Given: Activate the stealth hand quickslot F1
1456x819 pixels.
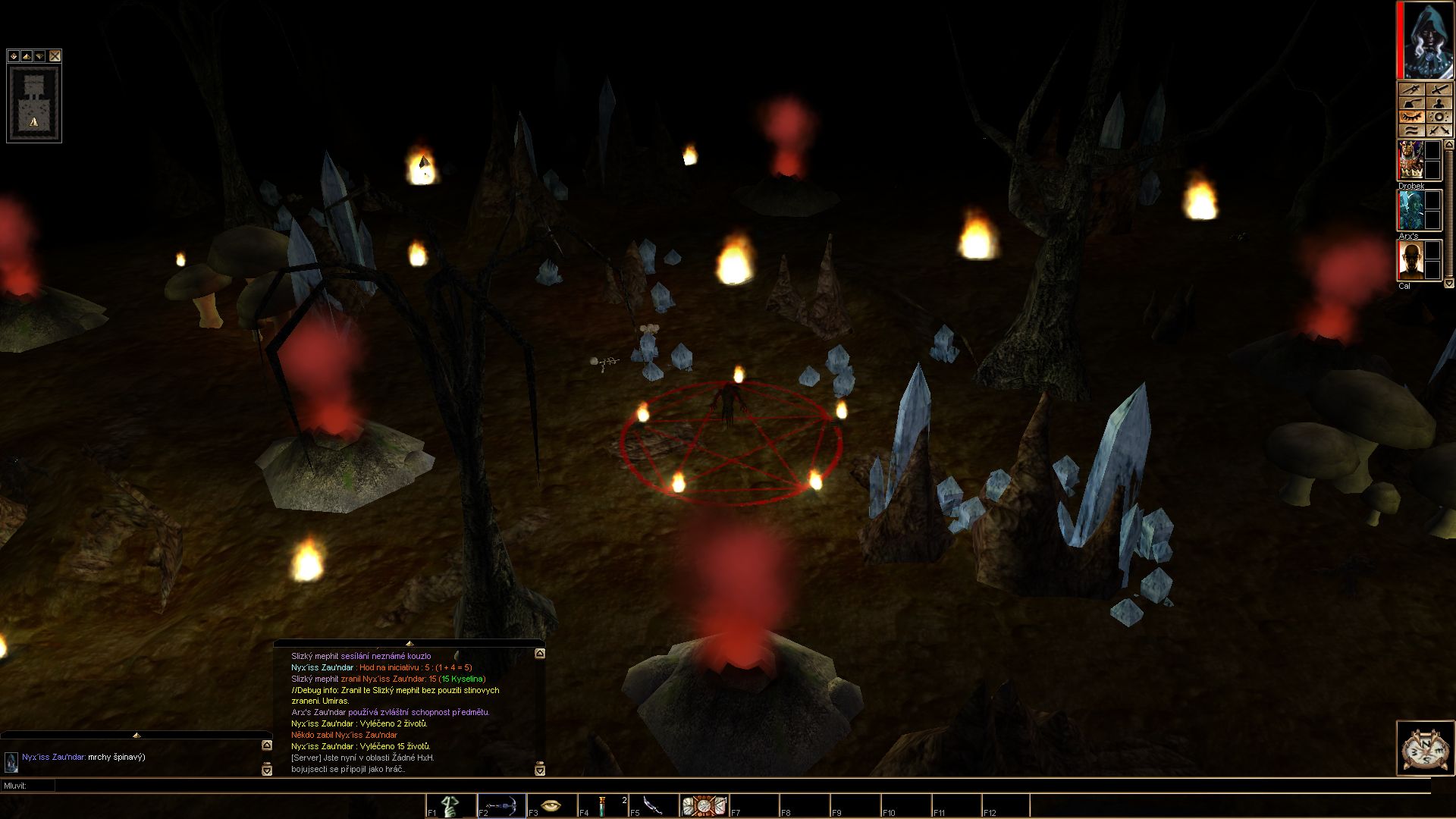Looking at the screenshot, I should pos(452,805).
